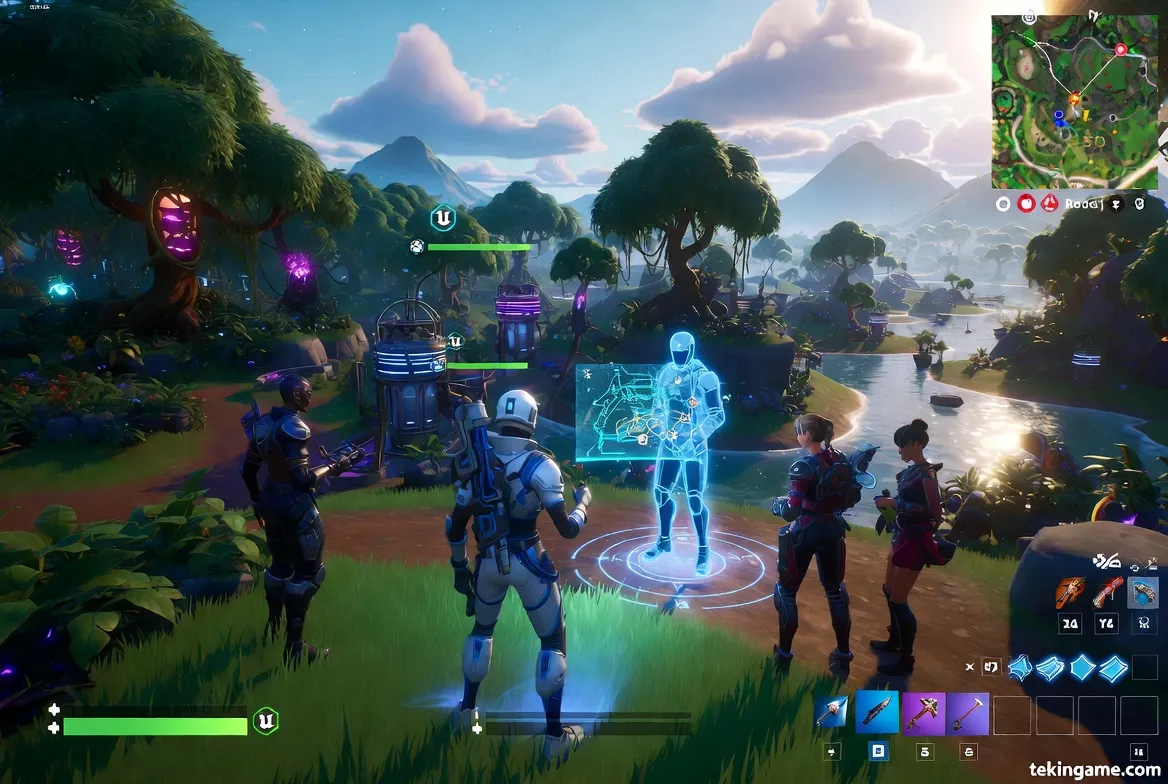Click the red triangle icon below the minimap
This screenshot has height=784, width=1168.
(x=1049, y=203)
